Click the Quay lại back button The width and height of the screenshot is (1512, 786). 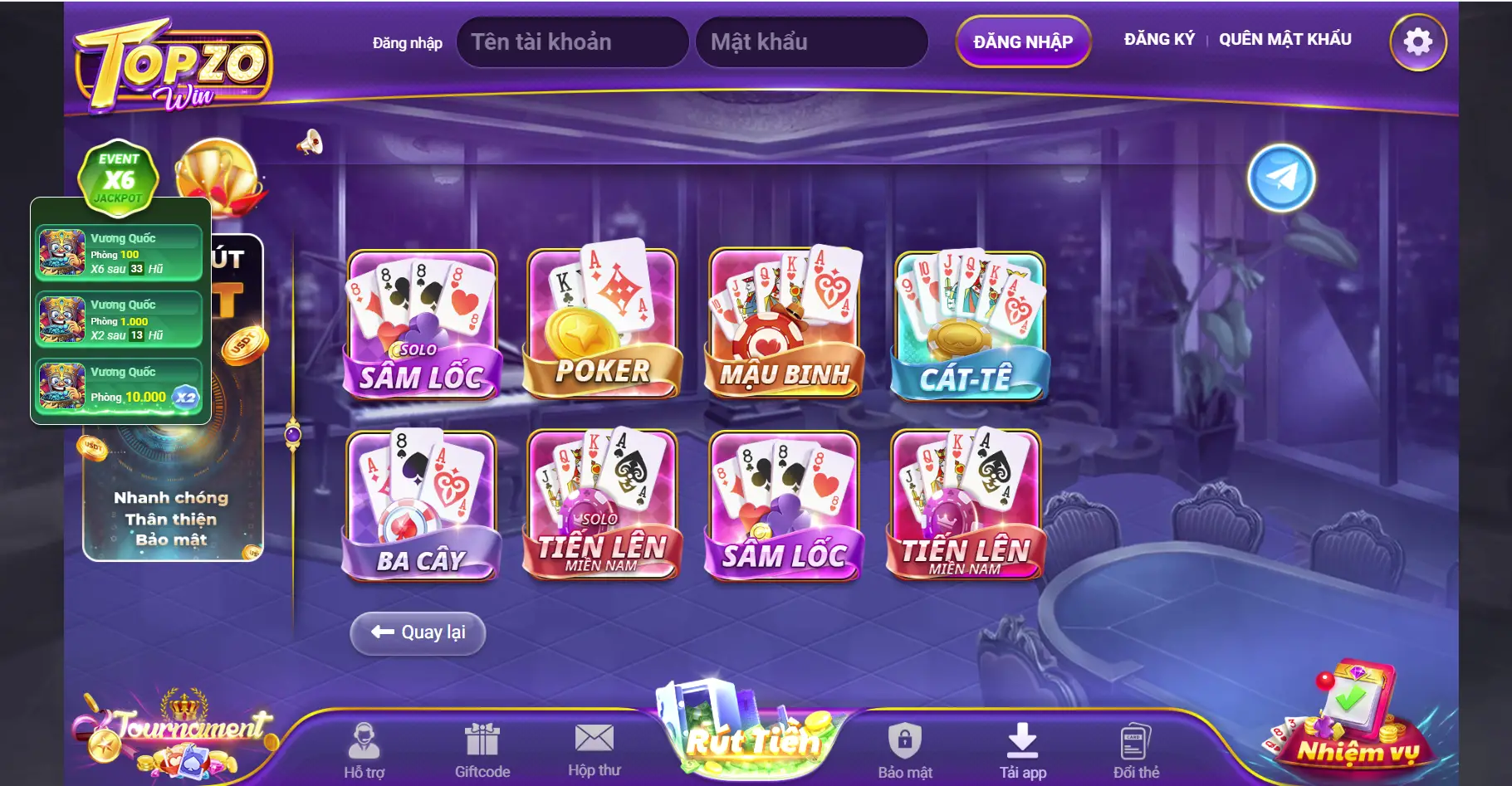[x=418, y=632]
